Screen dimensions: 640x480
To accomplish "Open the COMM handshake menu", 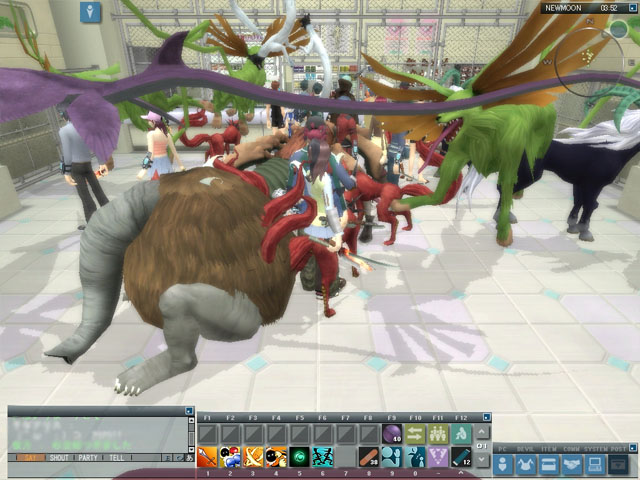I will click(x=572, y=464).
